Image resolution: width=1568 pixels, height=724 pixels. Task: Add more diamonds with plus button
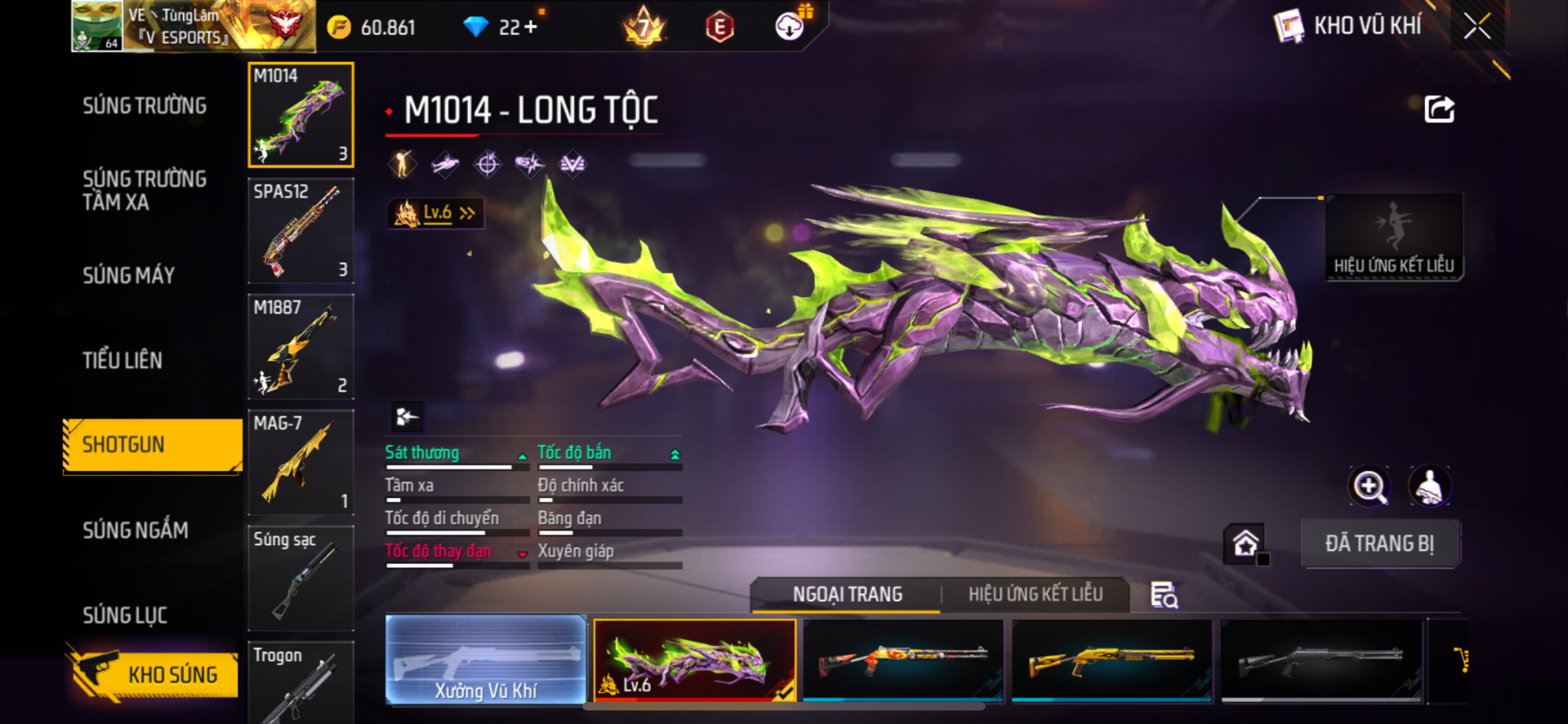531,27
